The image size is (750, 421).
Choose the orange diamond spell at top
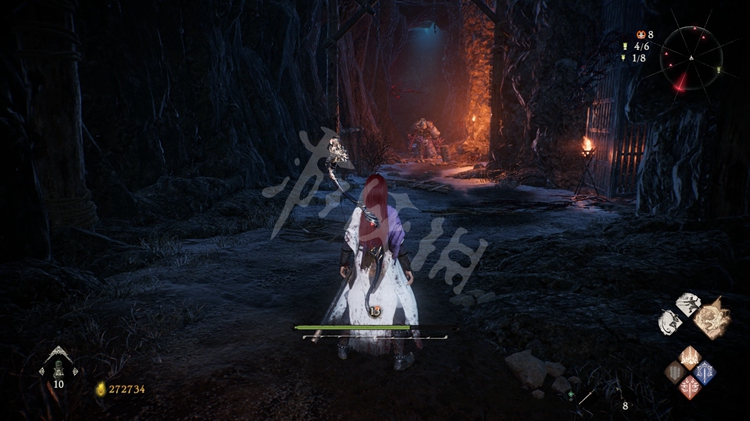[x=690, y=357]
